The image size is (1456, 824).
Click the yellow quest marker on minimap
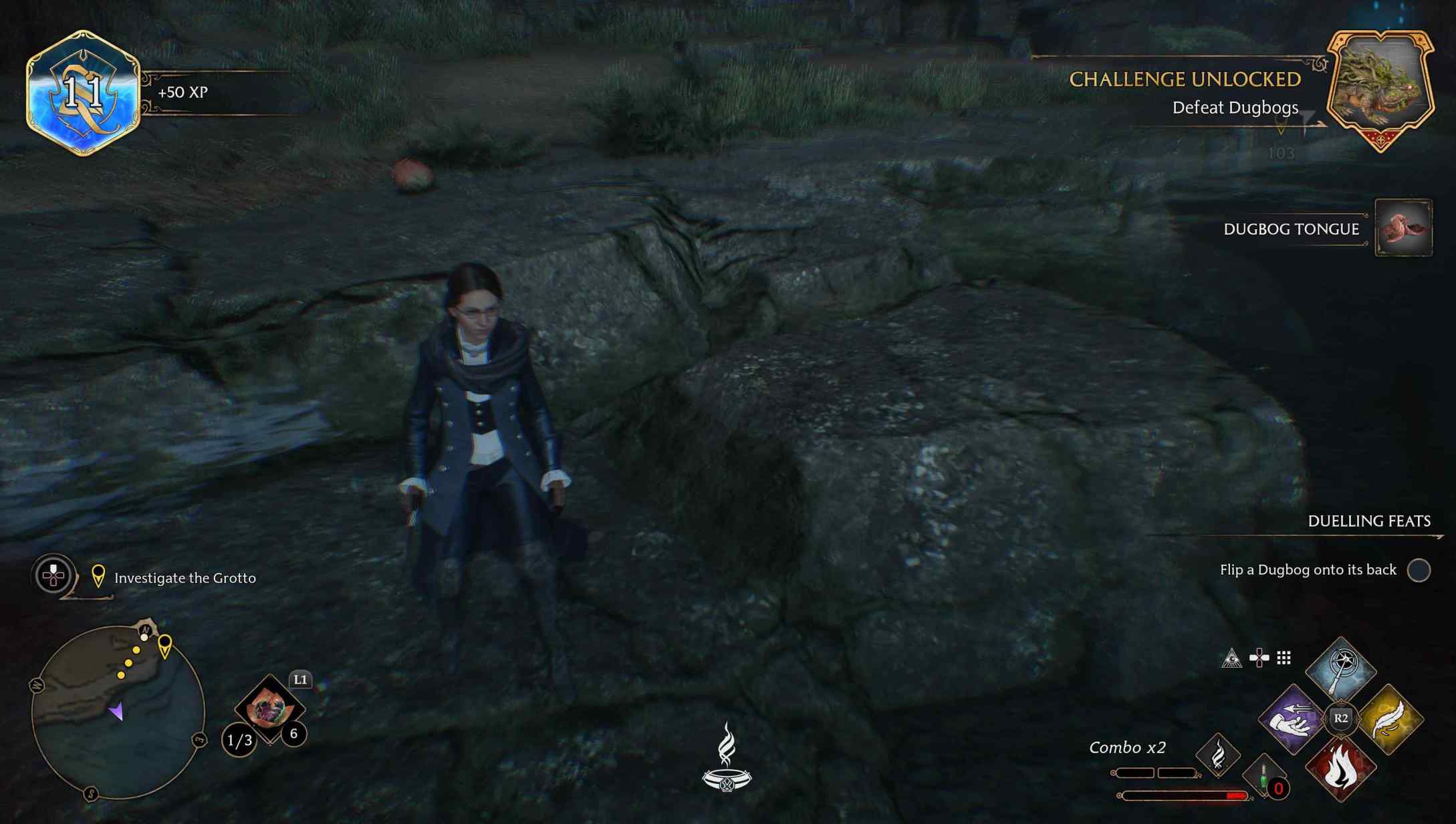point(164,646)
